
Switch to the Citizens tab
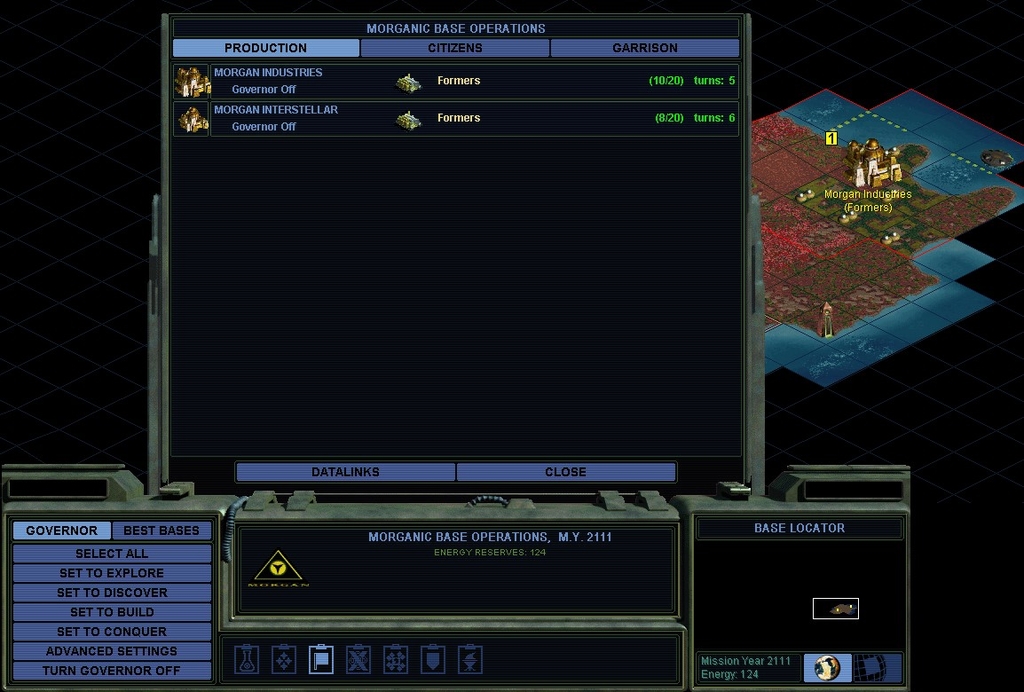pyautogui.click(x=455, y=48)
